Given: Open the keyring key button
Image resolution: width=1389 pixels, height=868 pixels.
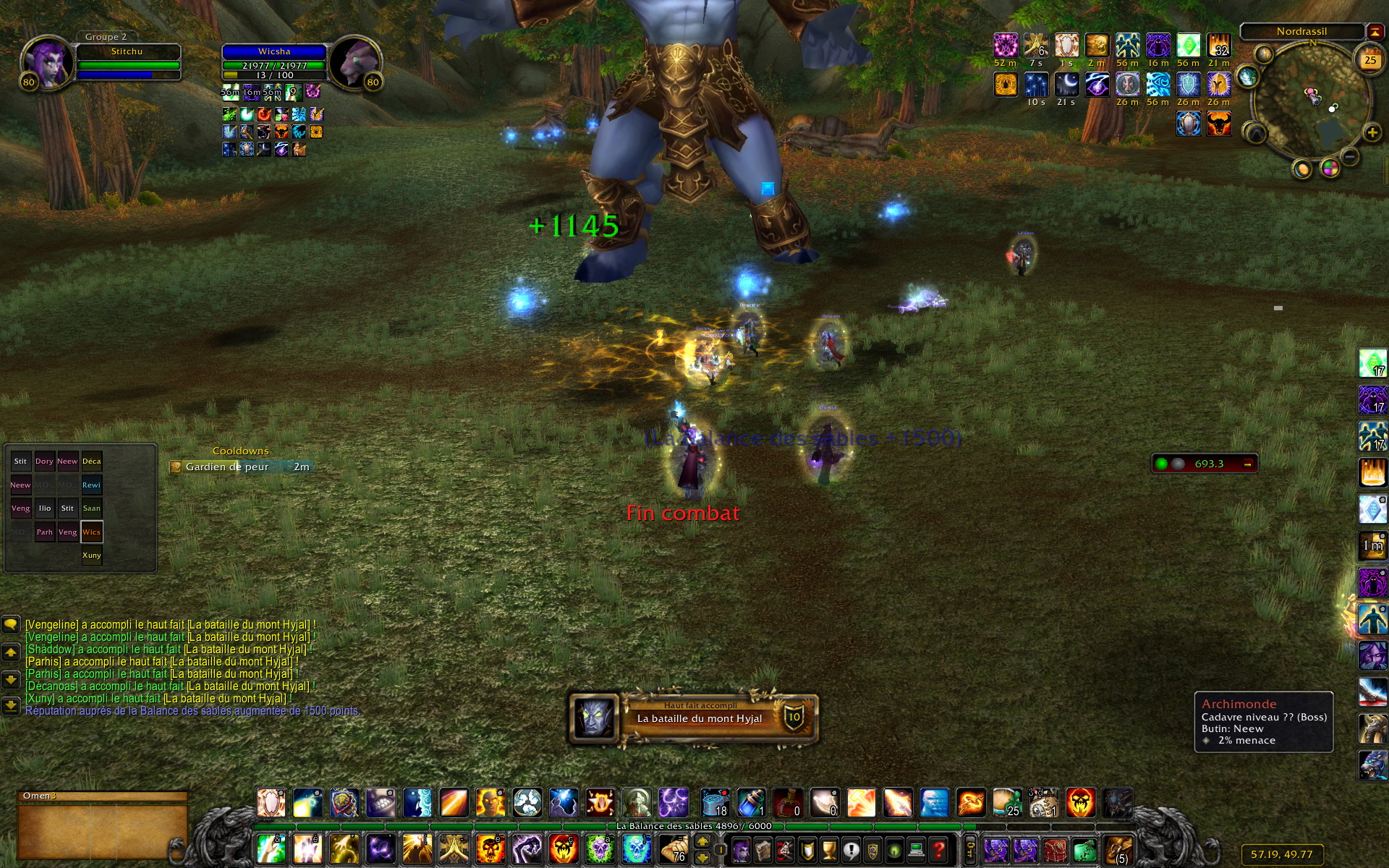Looking at the screenshot, I should click(971, 850).
